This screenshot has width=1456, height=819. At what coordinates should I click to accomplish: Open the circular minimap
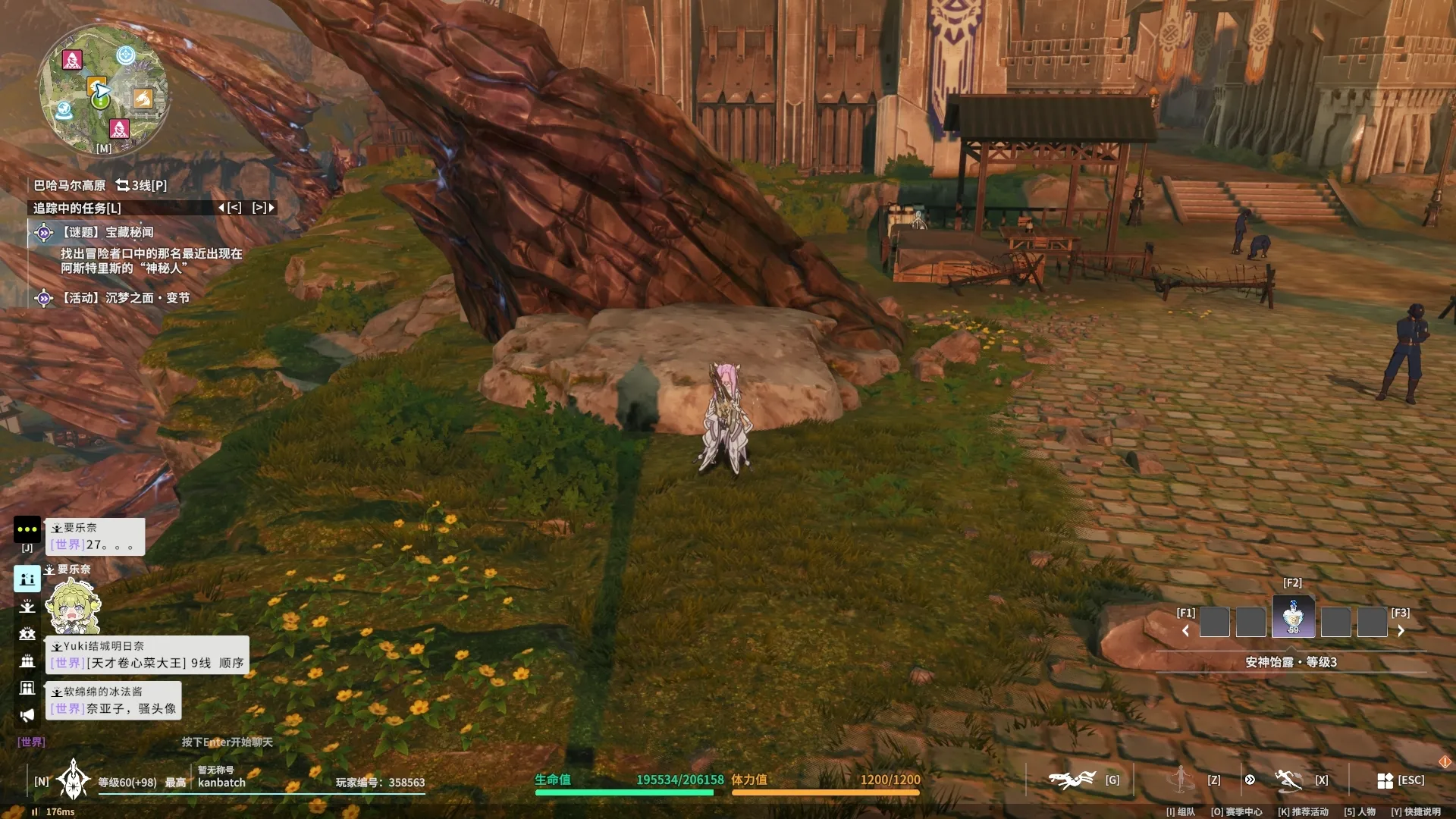(x=103, y=89)
